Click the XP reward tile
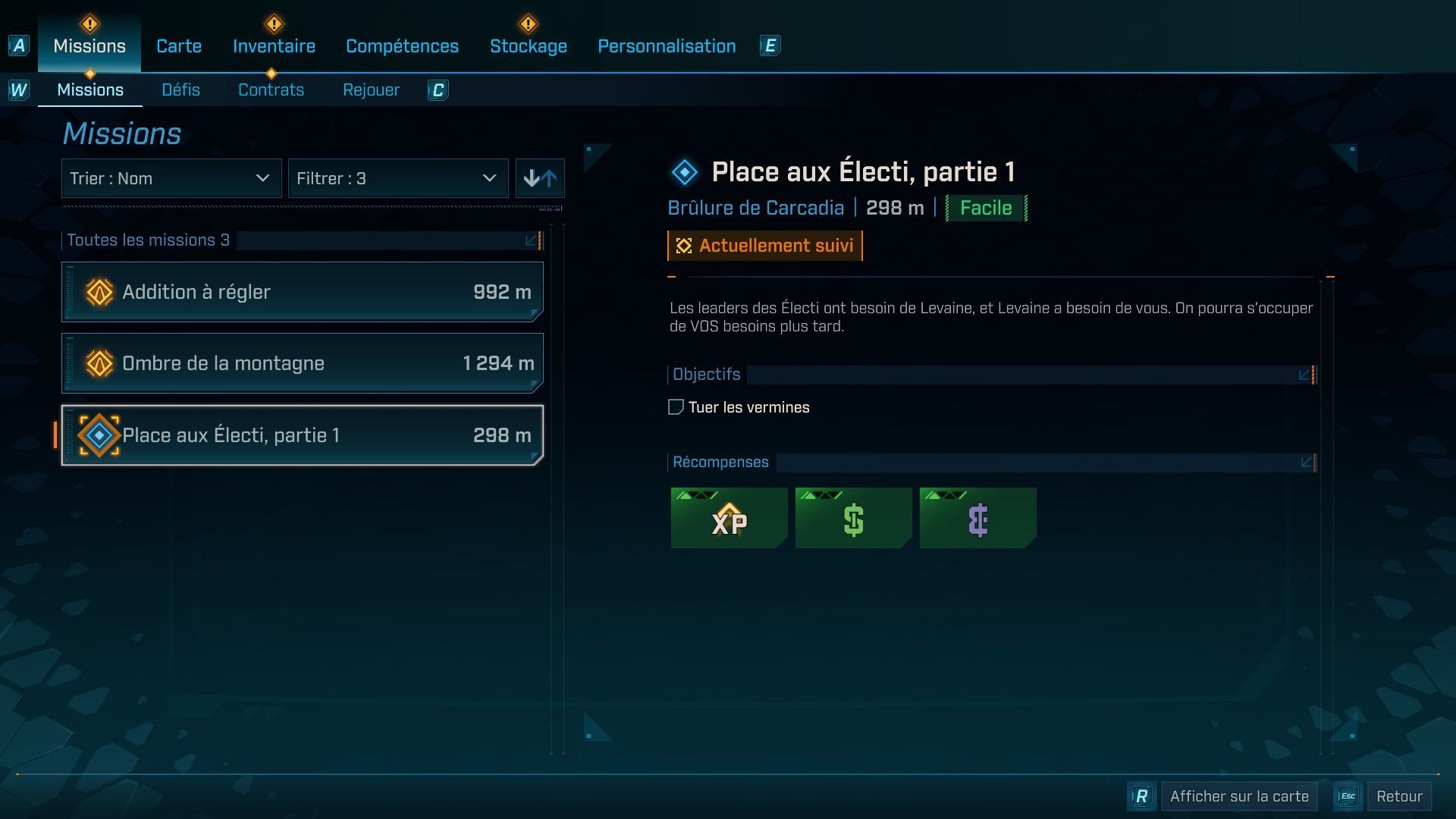Image resolution: width=1456 pixels, height=819 pixels. point(729,518)
